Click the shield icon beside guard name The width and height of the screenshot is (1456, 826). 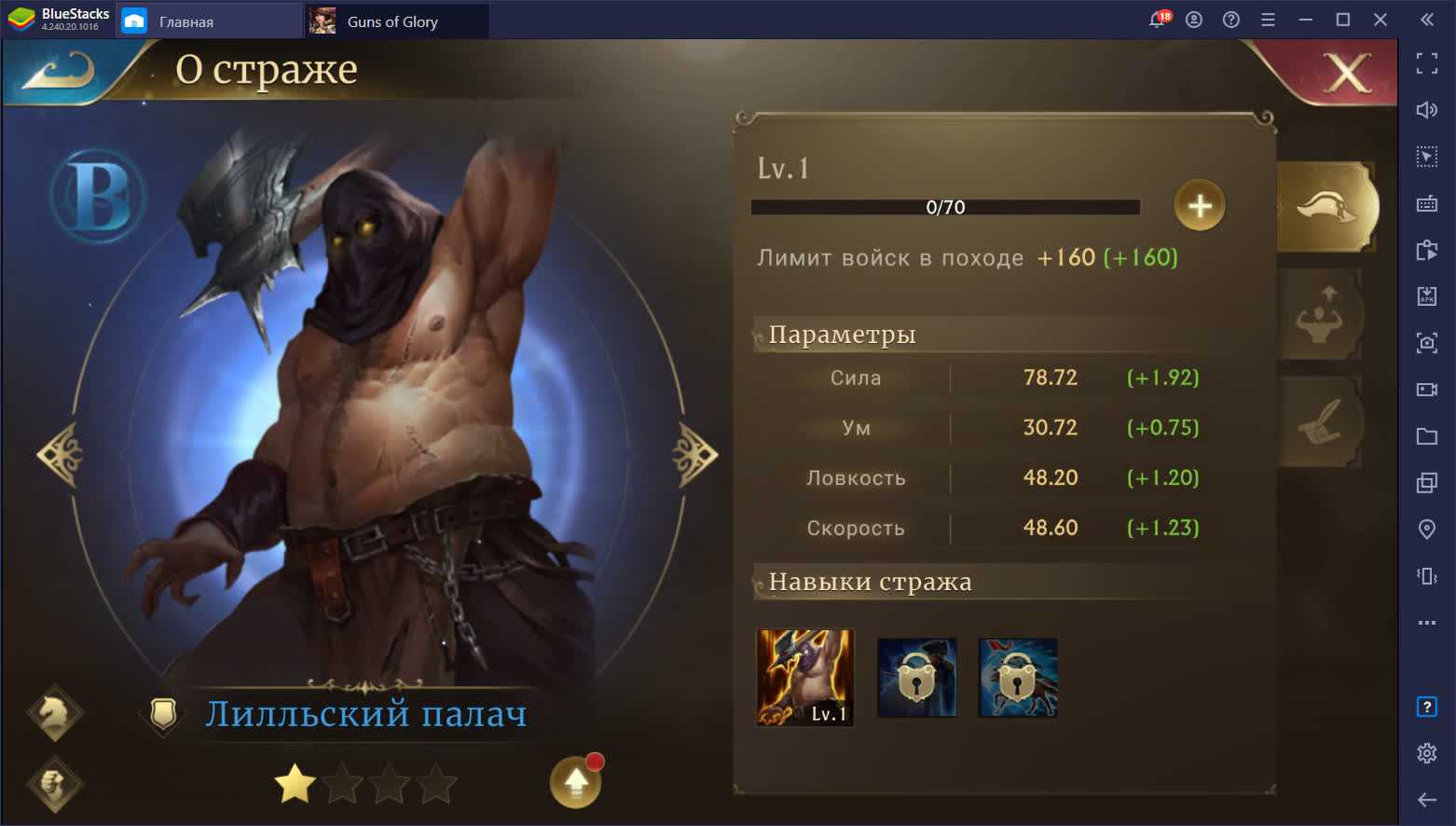(x=163, y=715)
